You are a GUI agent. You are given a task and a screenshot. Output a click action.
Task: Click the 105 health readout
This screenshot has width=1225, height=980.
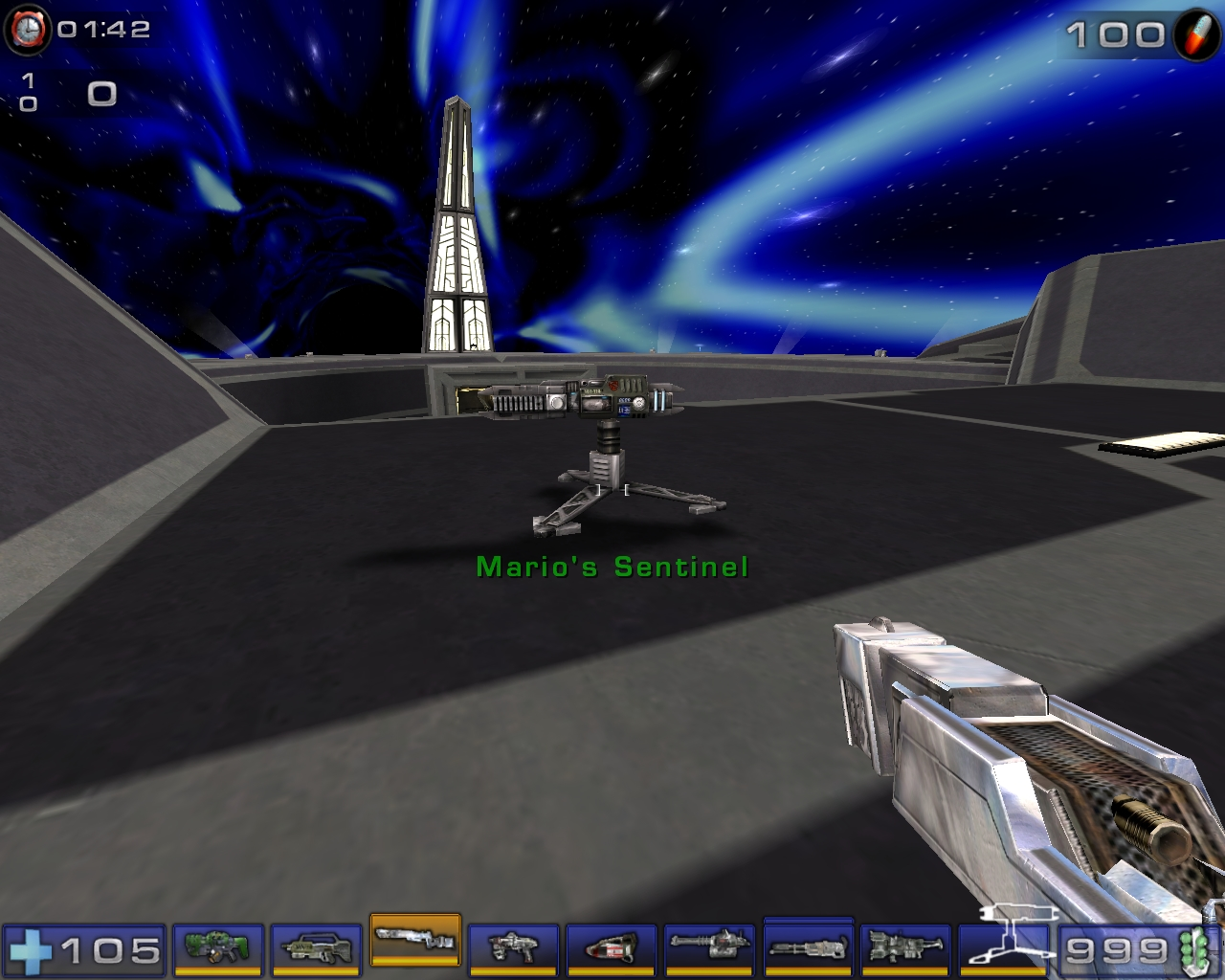click(x=110, y=952)
